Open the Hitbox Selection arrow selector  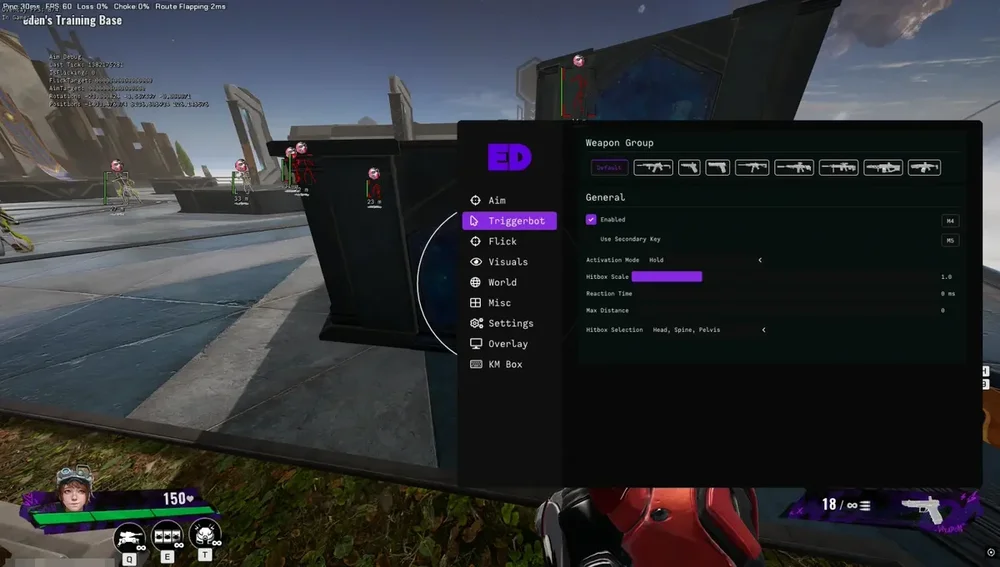(764, 329)
